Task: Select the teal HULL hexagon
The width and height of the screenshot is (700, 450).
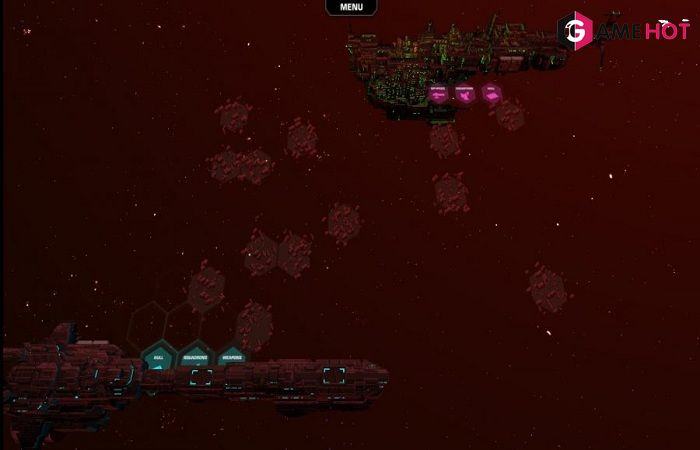Action: 158,357
